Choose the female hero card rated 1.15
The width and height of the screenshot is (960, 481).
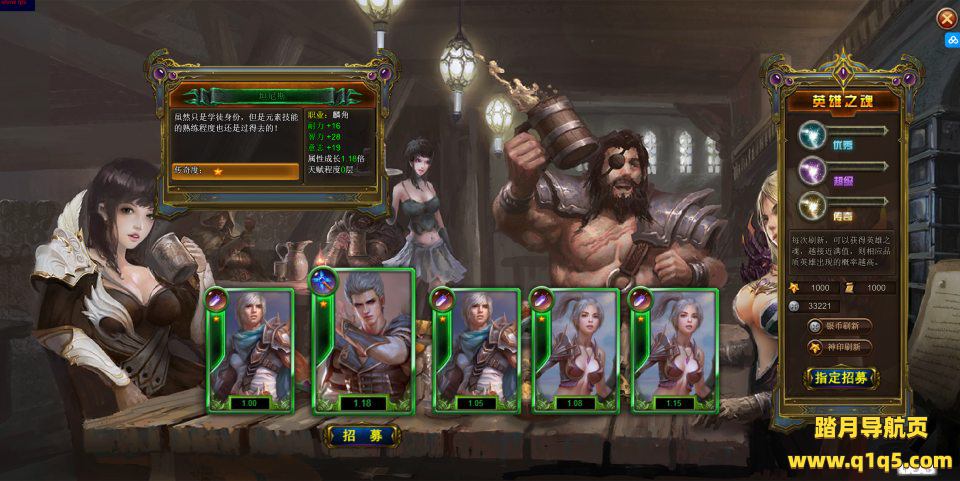(672, 350)
